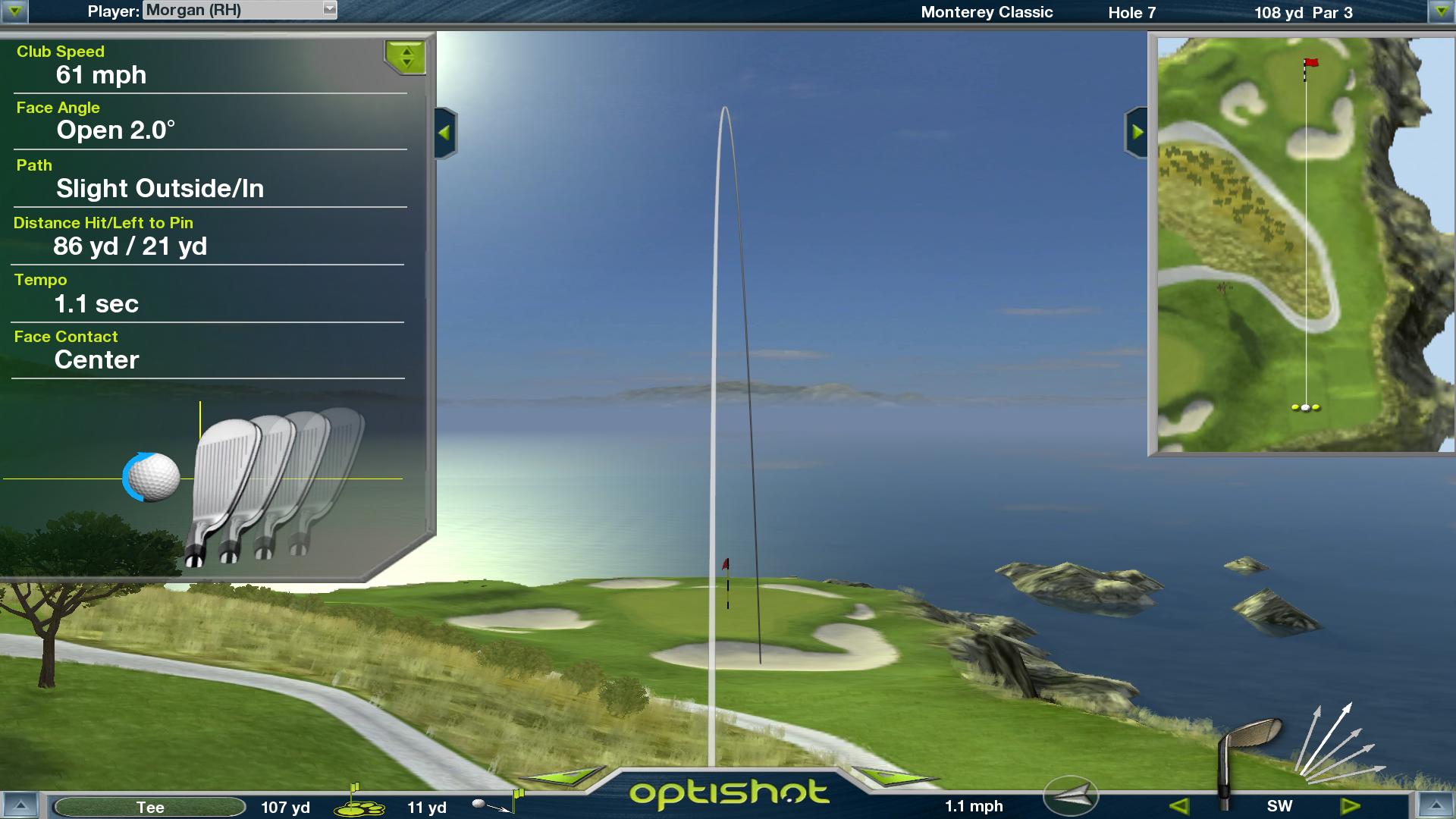
Task: Click the wind direction arrow indicator
Action: tap(1071, 795)
